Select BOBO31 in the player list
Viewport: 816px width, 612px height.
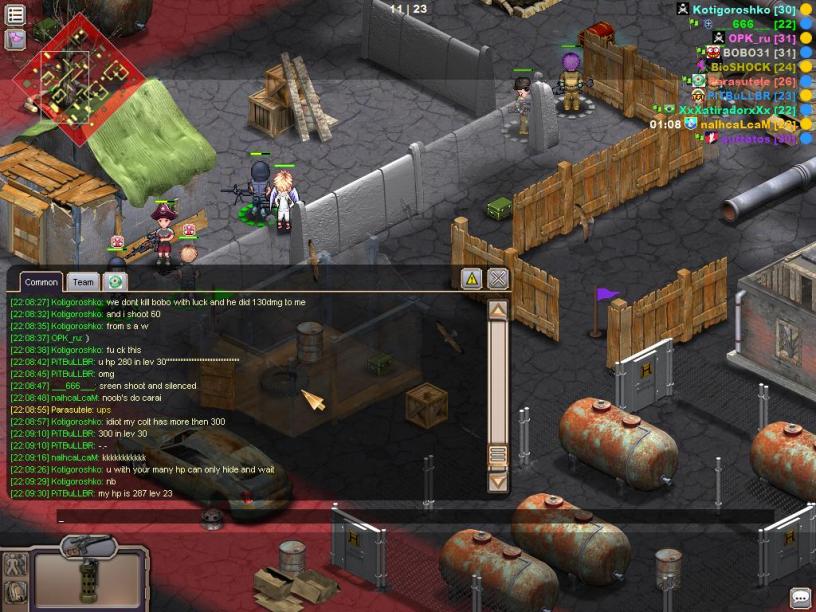pyautogui.click(x=745, y=52)
